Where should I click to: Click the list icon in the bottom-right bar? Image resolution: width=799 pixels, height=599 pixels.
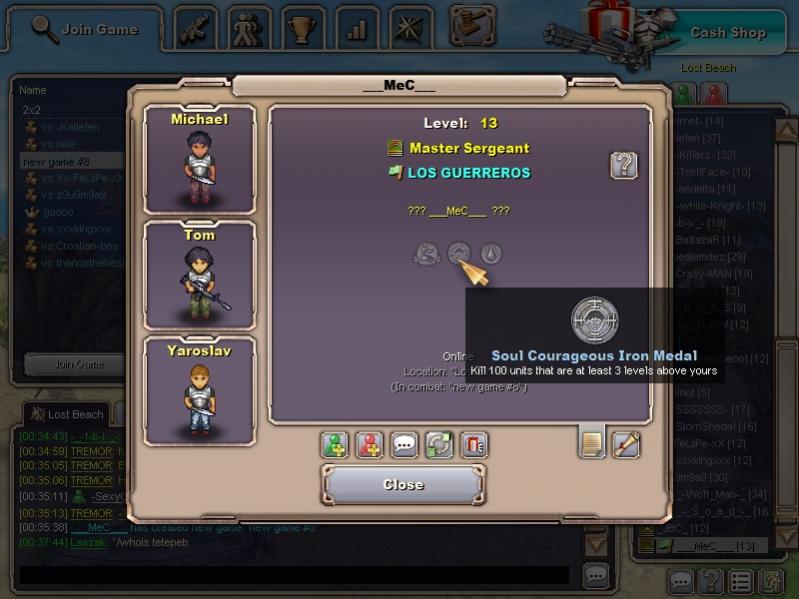click(x=740, y=581)
